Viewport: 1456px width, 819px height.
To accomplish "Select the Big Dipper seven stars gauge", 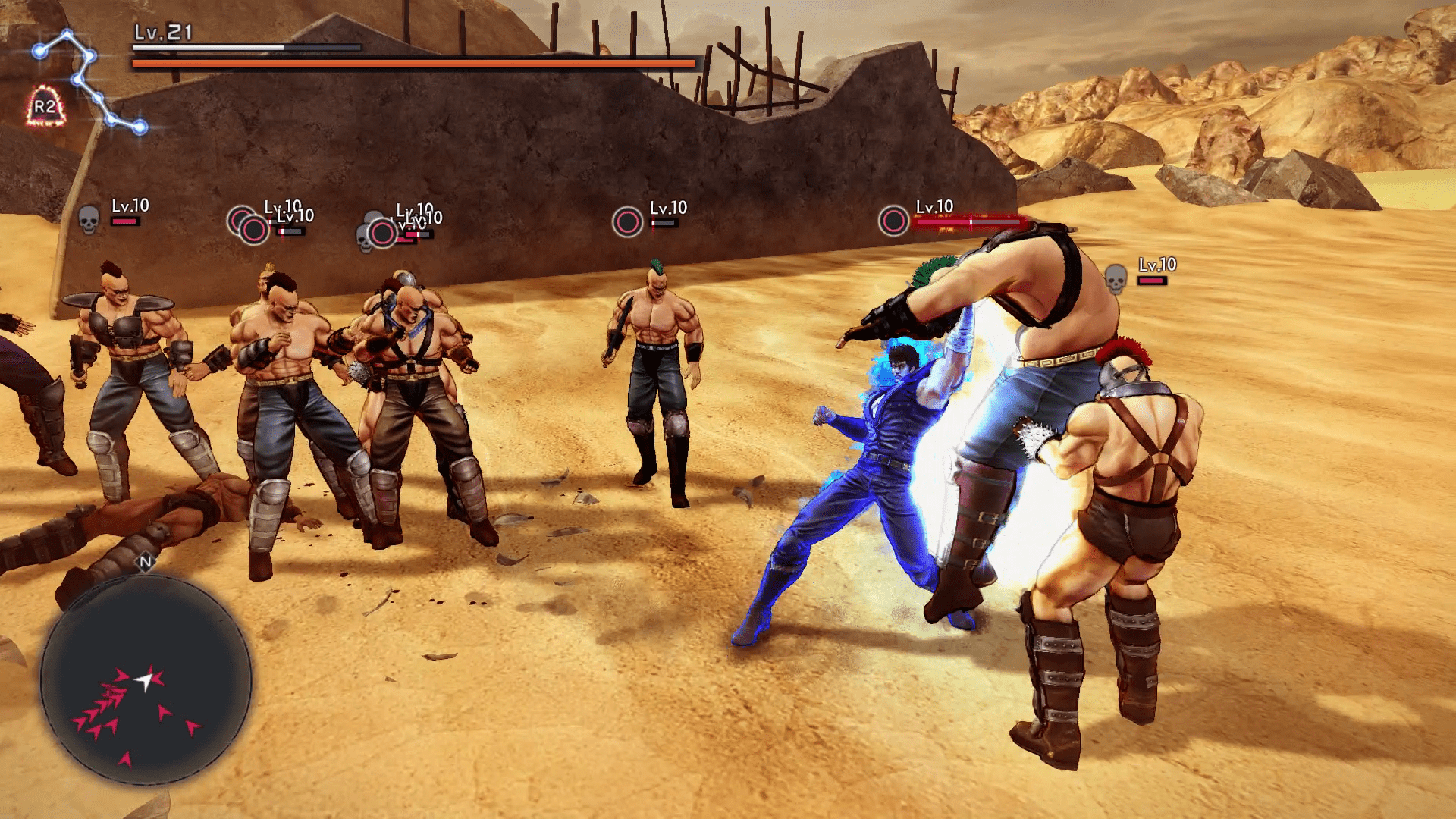I will pos(87,80).
